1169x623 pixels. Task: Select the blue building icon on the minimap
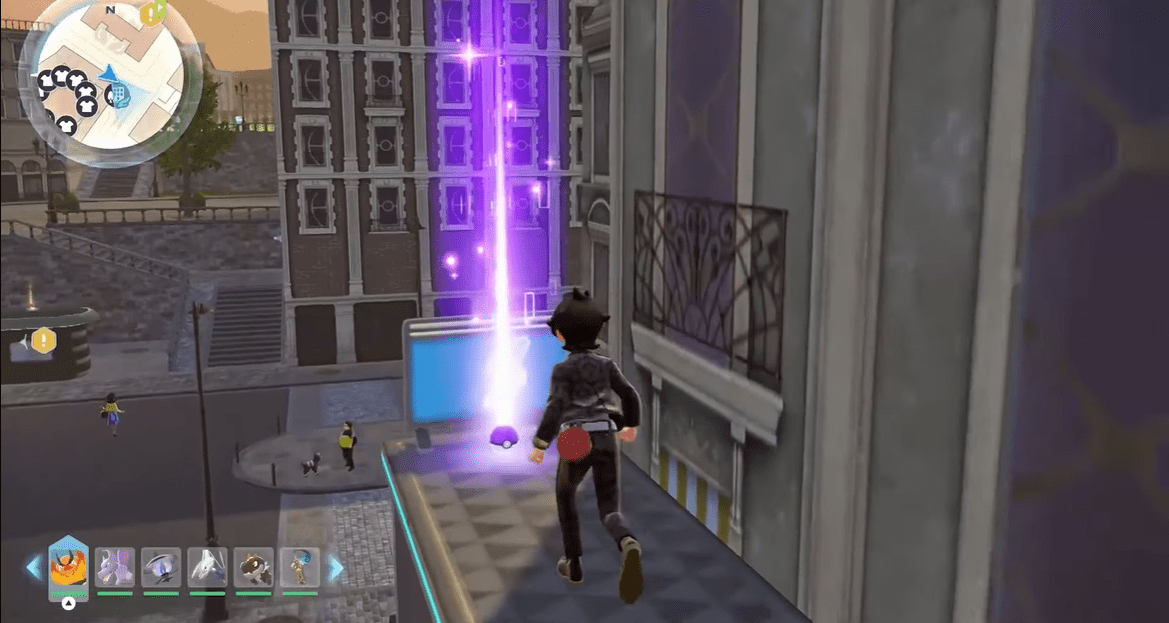(119, 95)
